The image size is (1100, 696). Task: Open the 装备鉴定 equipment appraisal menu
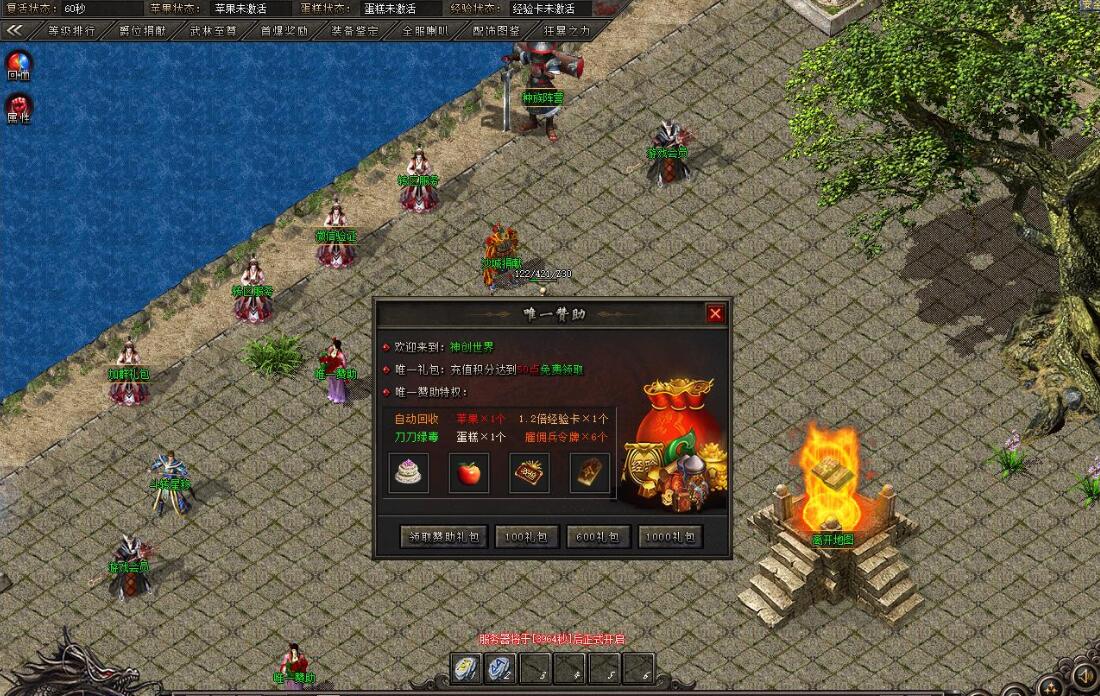tap(355, 30)
